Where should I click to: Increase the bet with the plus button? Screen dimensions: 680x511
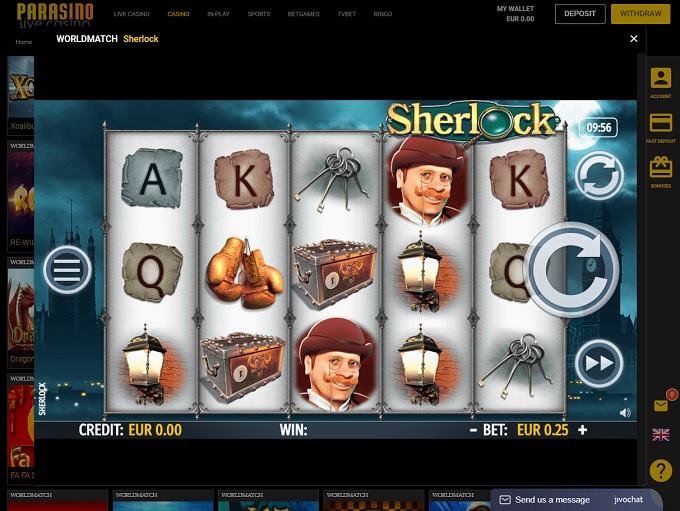(583, 430)
